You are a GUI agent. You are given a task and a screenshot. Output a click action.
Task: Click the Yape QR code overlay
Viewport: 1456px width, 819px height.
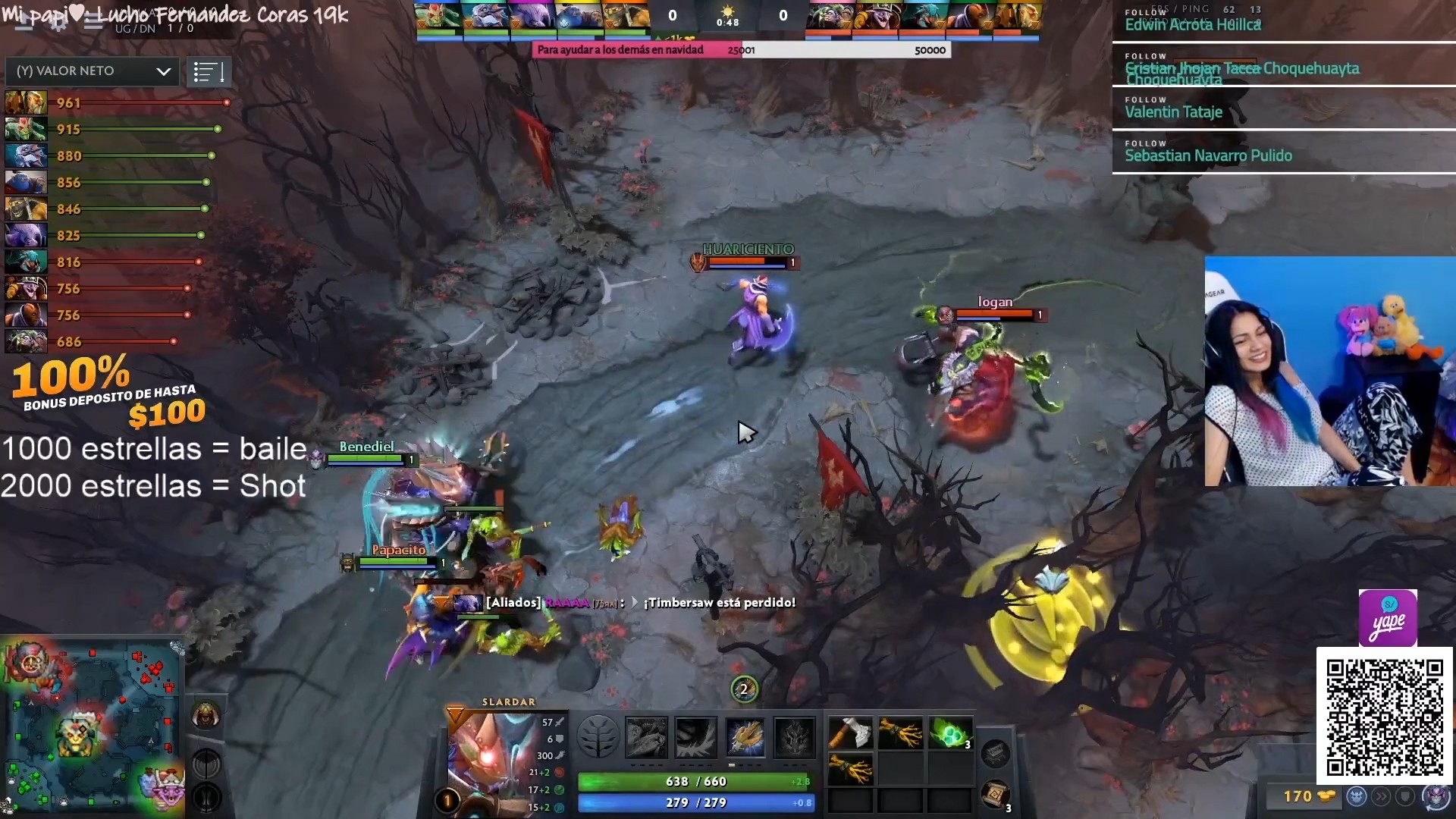1384,717
